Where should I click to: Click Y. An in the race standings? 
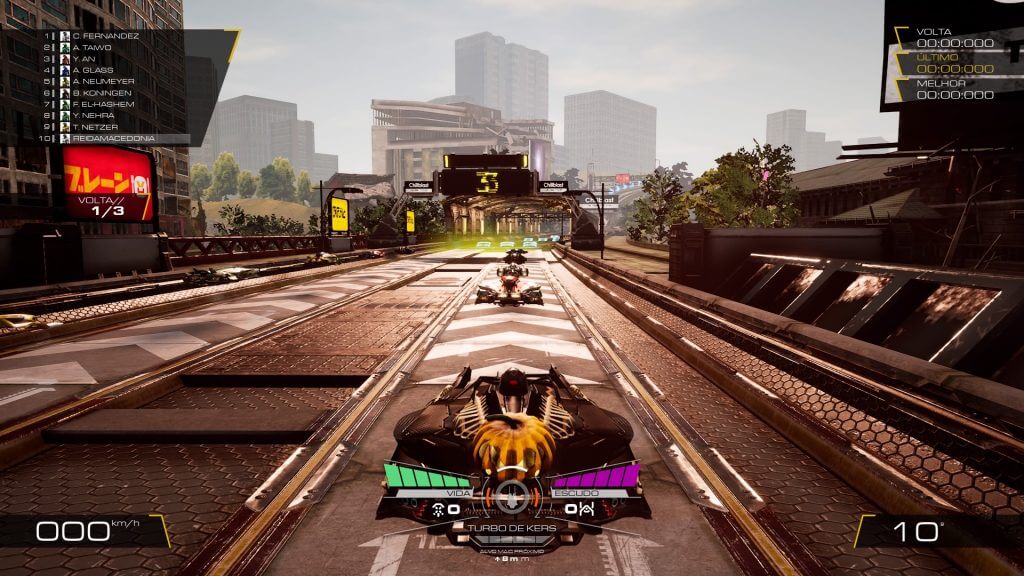[81, 58]
